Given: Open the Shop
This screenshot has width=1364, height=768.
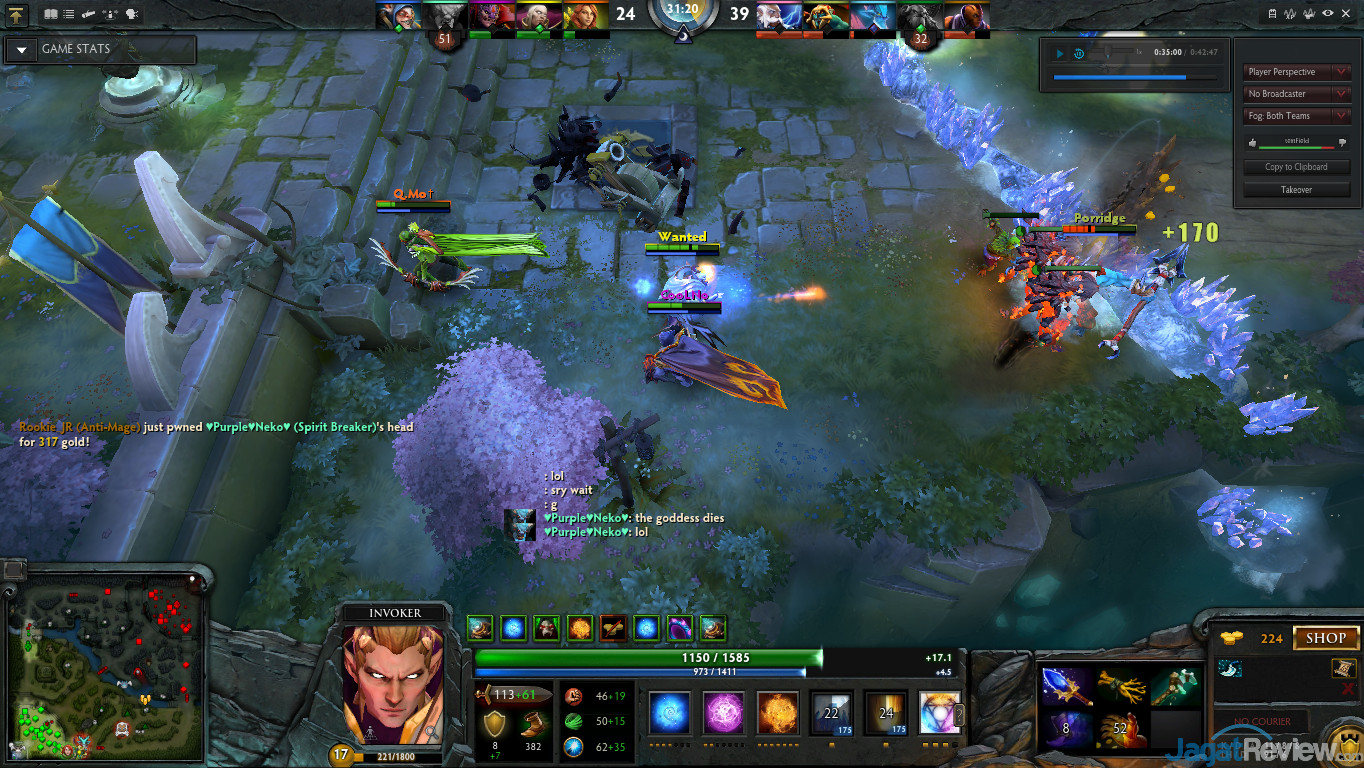Looking at the screenshot, I should click(1326, 638).
